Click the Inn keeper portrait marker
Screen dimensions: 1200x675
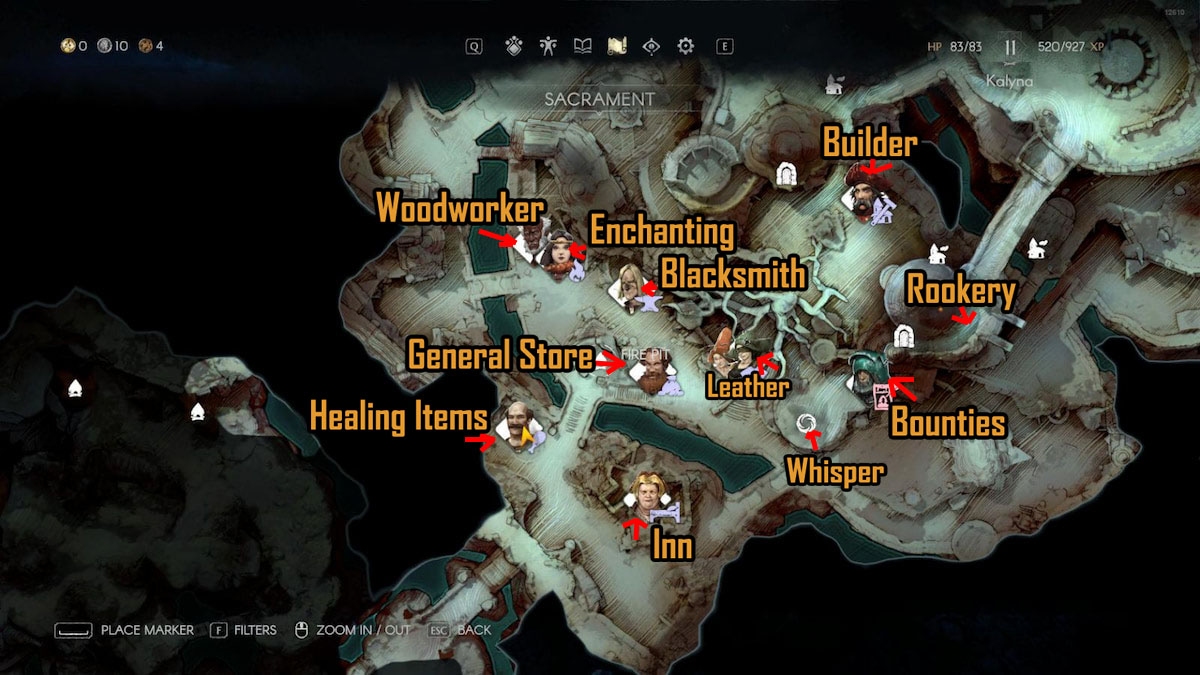click(646, 492)
